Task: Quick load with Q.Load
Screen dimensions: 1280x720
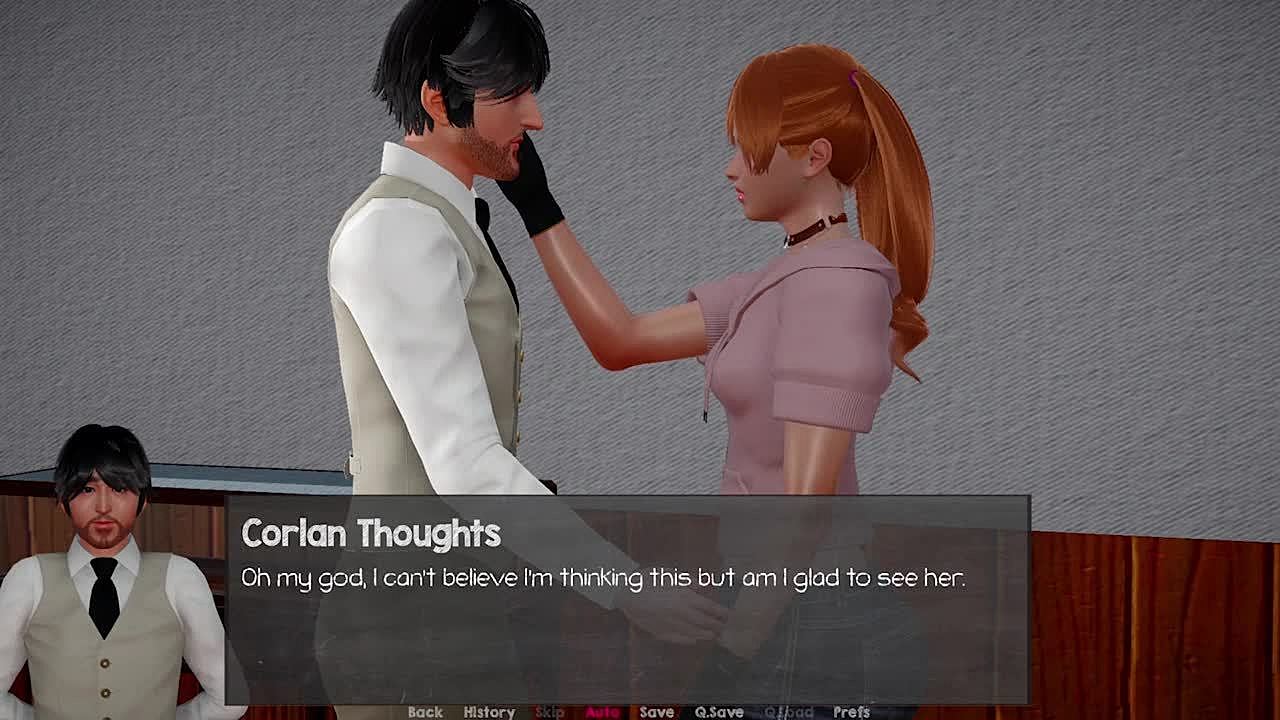Action: tap(788, 712)
